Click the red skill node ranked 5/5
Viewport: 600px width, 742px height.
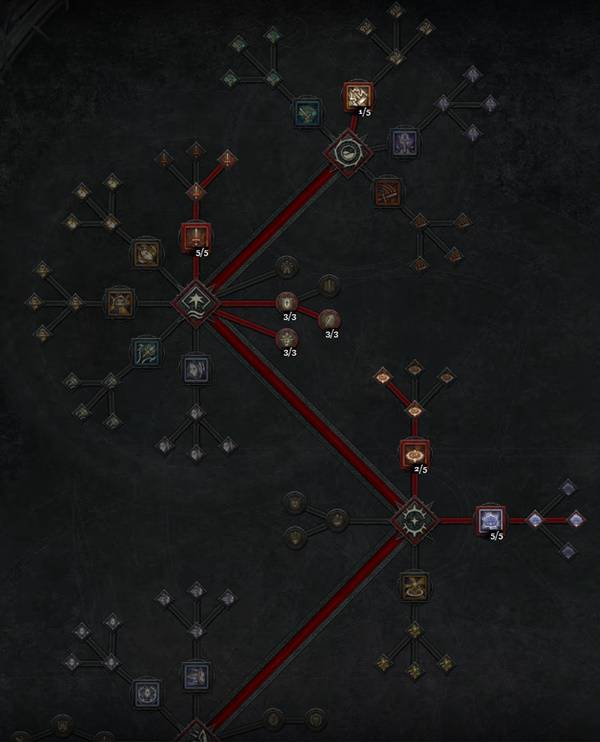(x=196, y=237)
